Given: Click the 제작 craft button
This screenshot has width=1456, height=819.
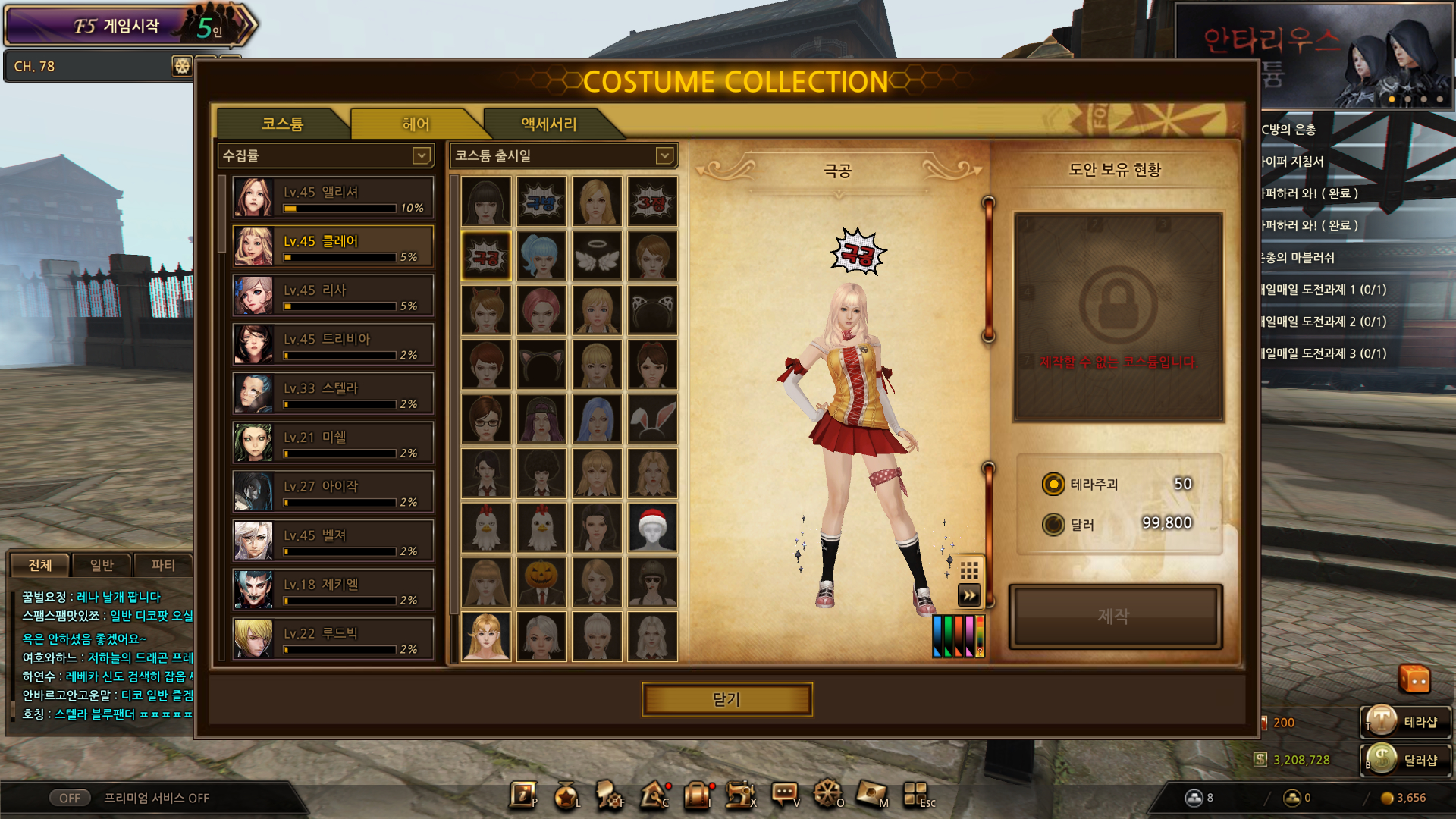Looking at the screenshot, I should [x=1115, y=617].
